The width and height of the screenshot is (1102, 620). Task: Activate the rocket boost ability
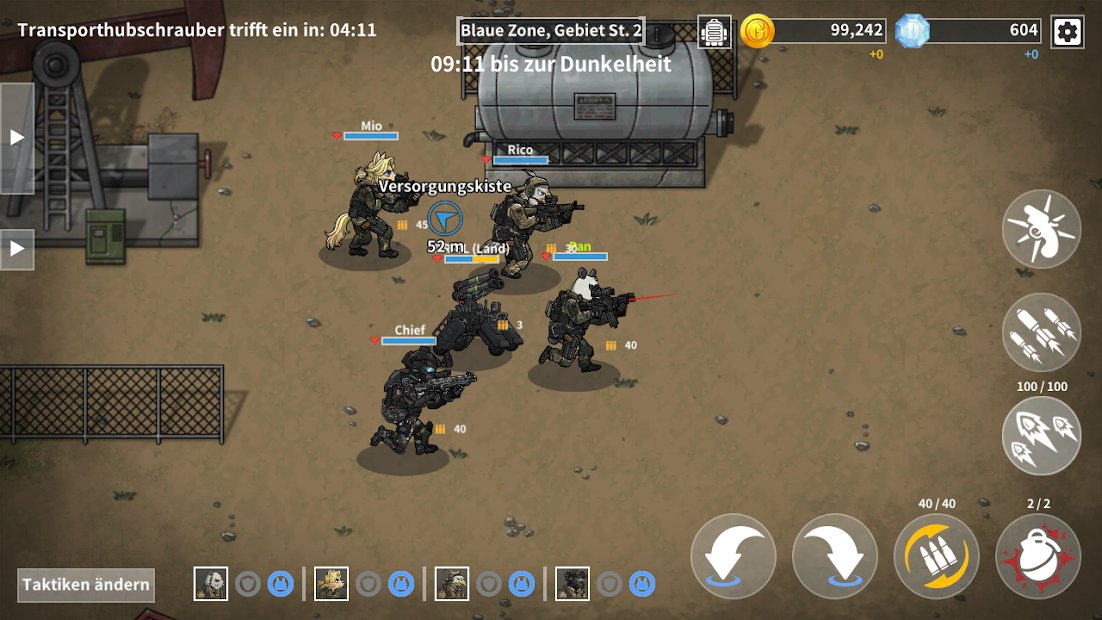[x=1041, y=435]
